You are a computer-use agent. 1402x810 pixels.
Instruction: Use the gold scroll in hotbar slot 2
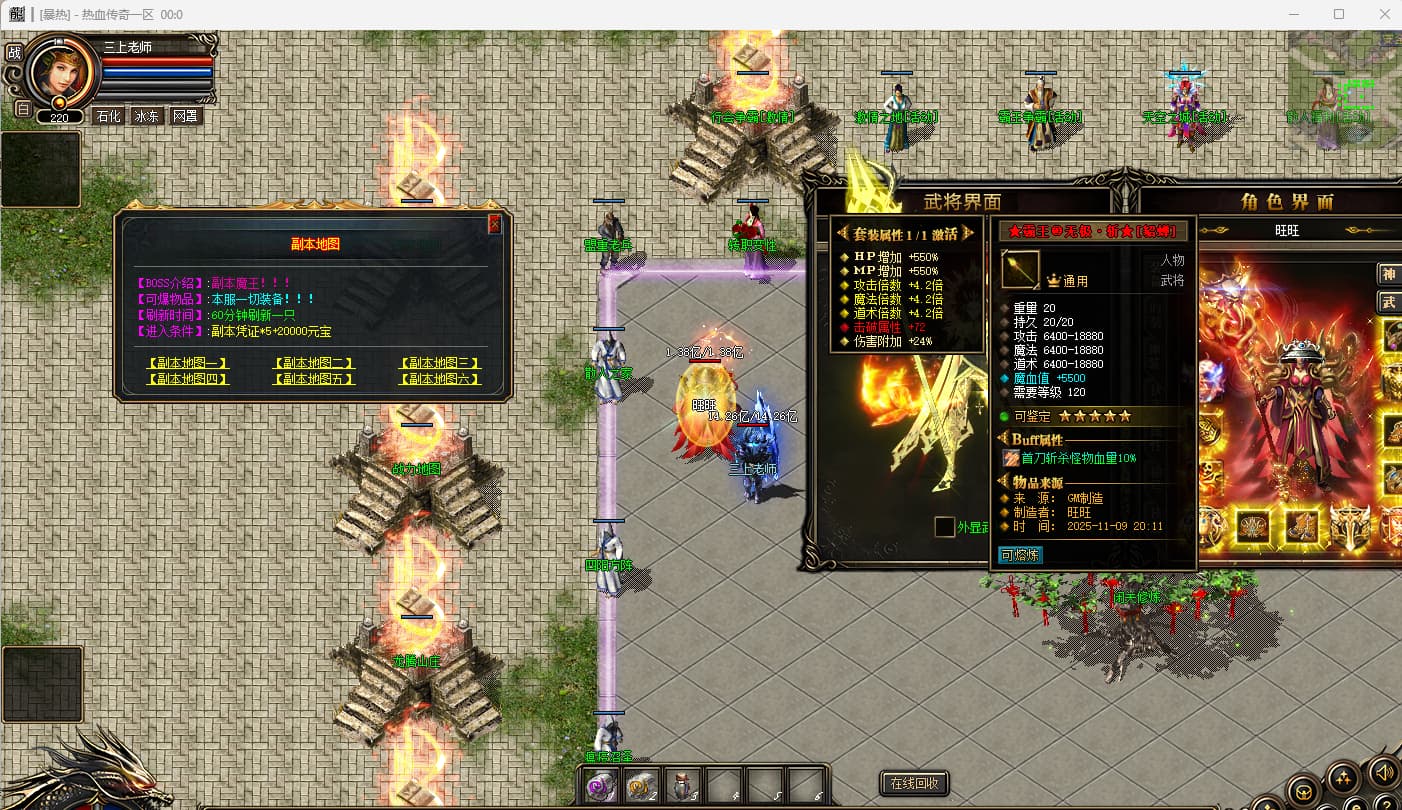pos(642,786)
